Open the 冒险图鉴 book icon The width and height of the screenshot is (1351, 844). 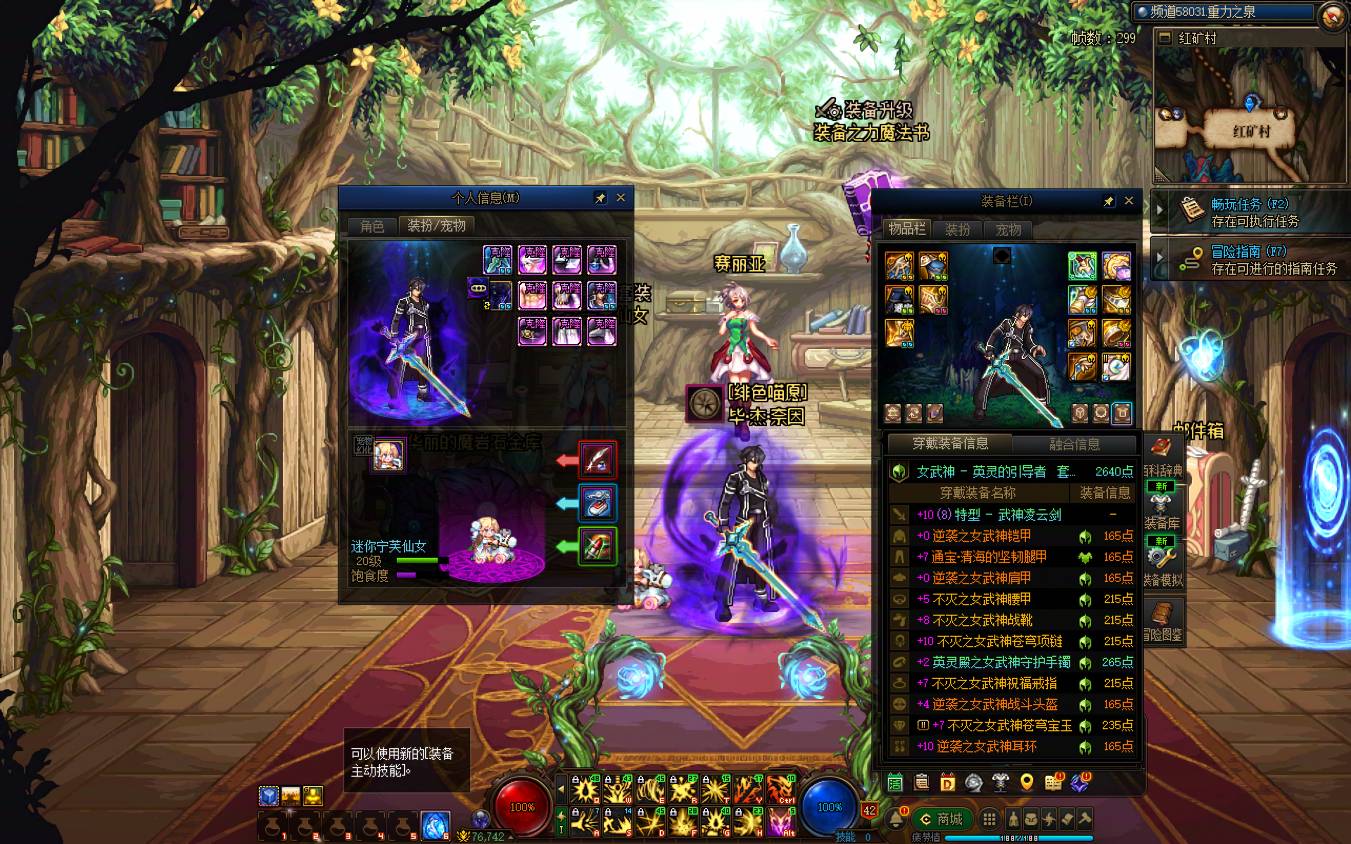(x=1162, y=618)
